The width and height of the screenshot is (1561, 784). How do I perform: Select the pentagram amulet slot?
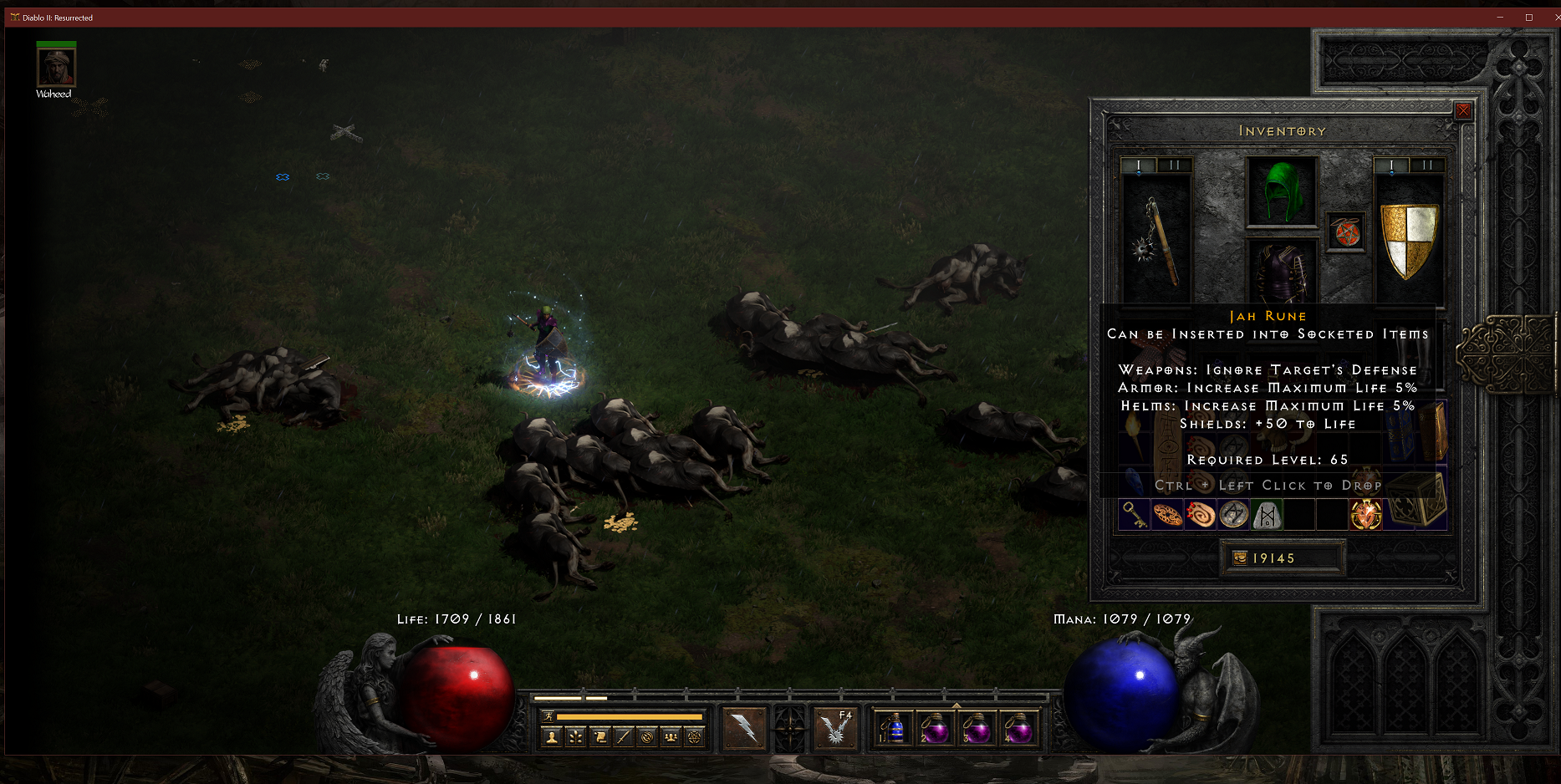point(1346,232)
